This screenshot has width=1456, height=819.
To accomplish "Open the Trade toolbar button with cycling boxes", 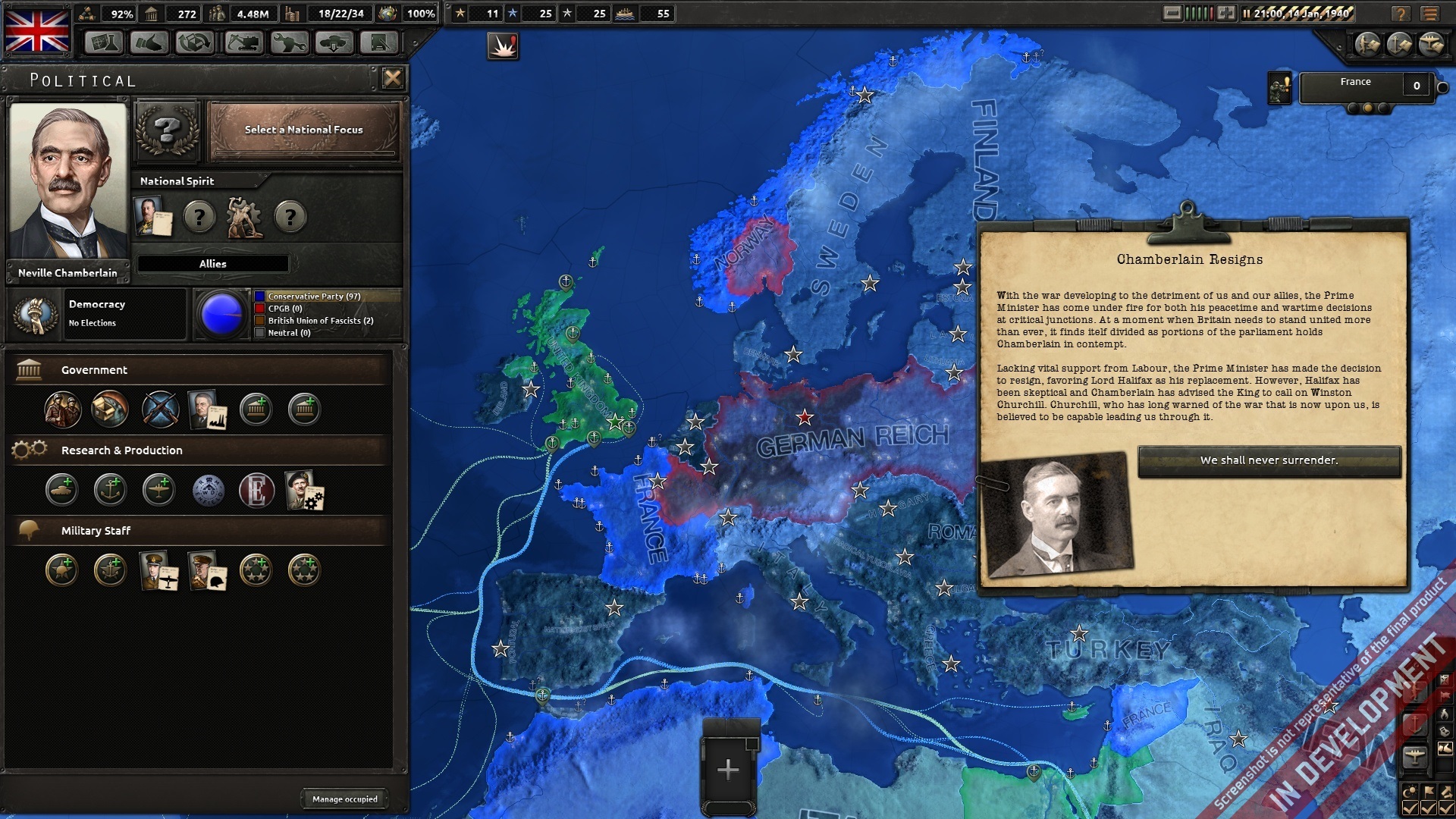I will [195, 42].
